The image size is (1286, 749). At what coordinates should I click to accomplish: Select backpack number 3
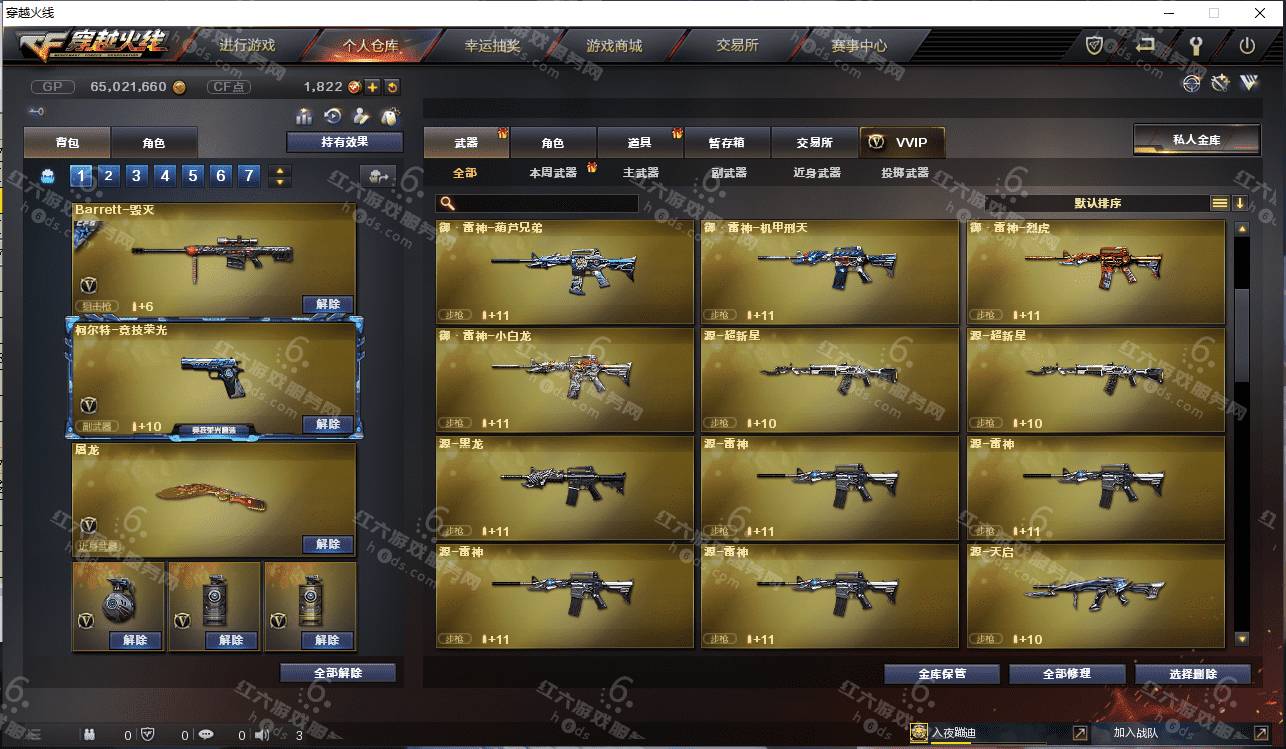click(137, 176)
